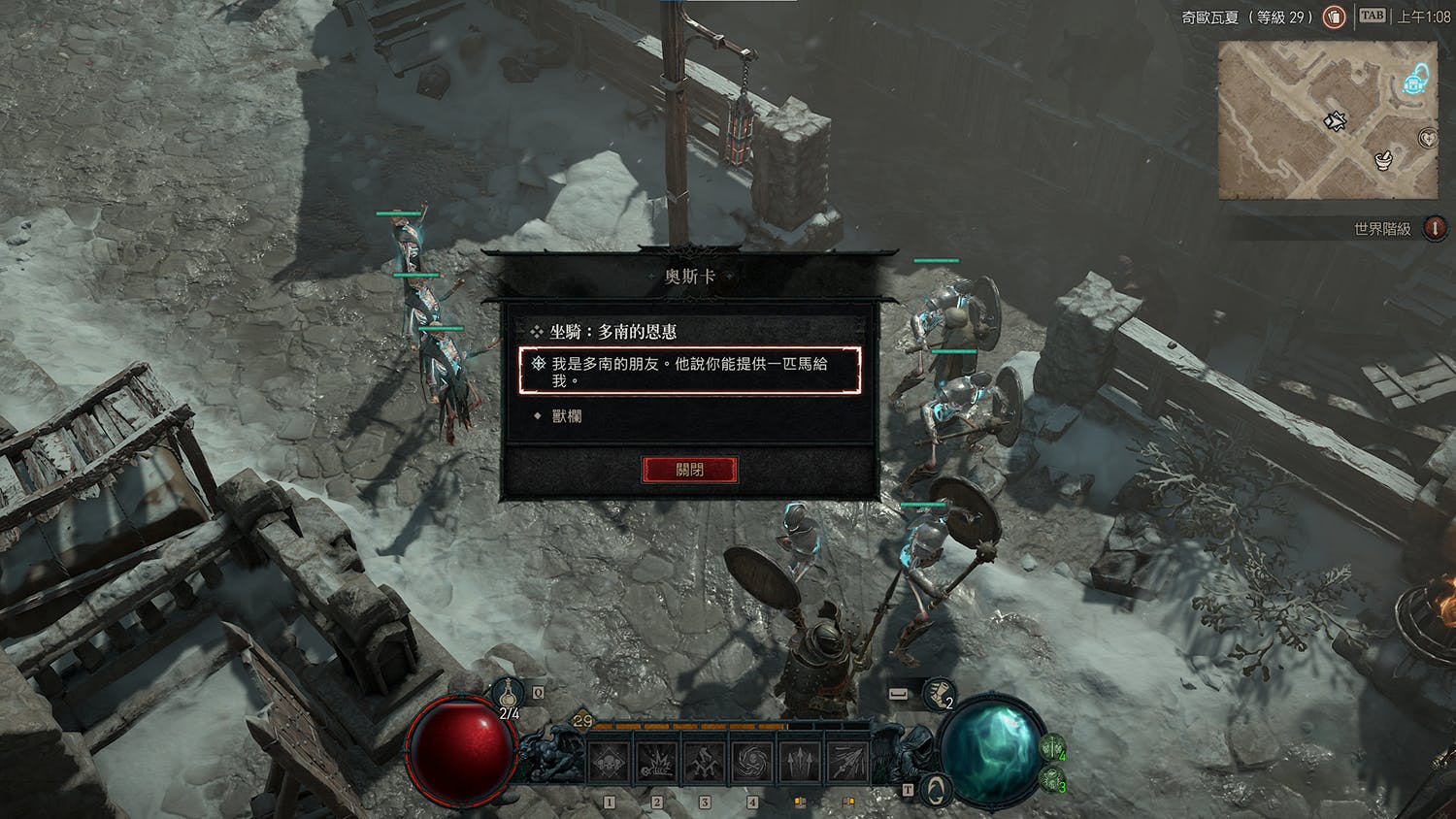Use the healing potion icon
Image resolution: width=1456 pixels, height=819 pixels.
click(509, 695)
